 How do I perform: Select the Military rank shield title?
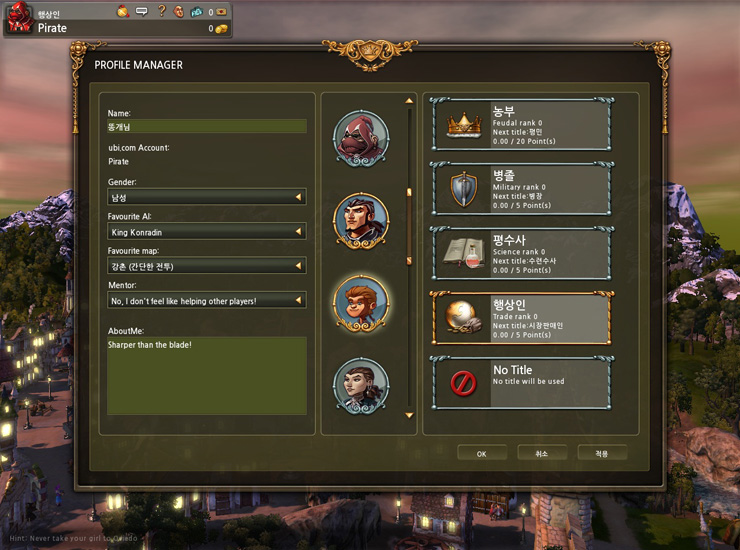(521, 188)
